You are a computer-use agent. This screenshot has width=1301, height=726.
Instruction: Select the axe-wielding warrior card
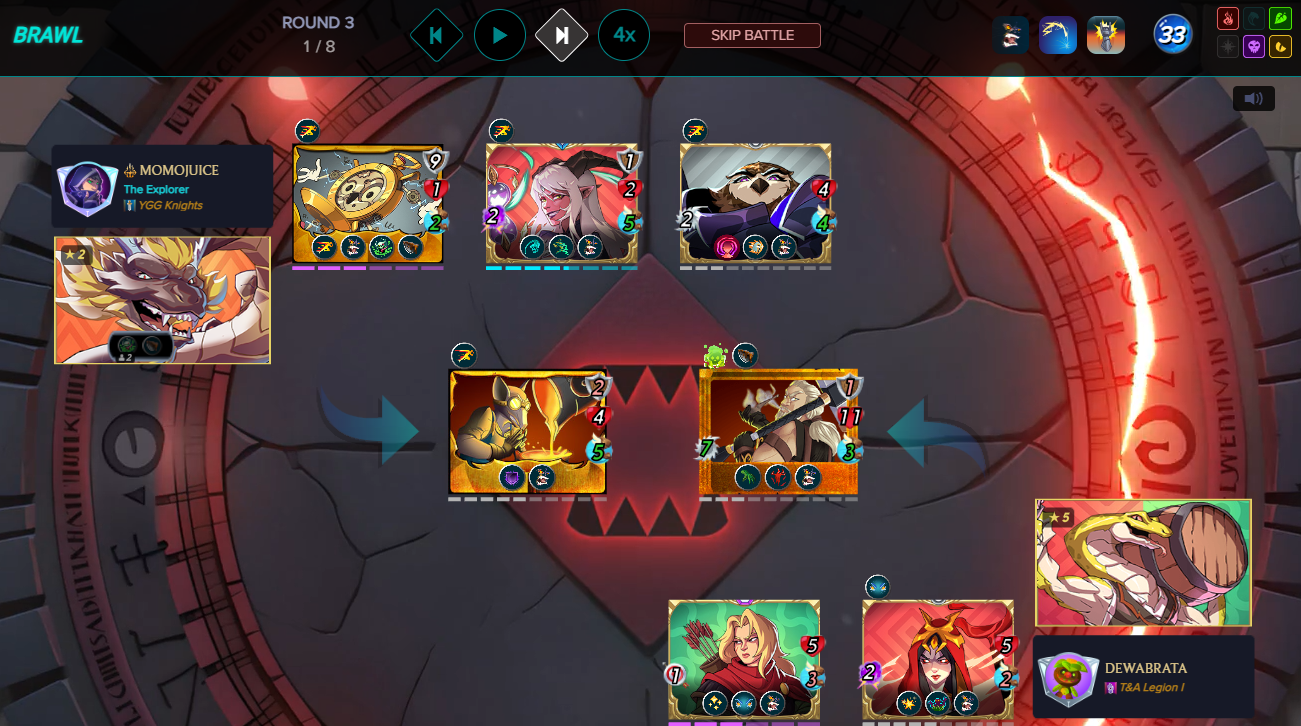click(779, 431)
